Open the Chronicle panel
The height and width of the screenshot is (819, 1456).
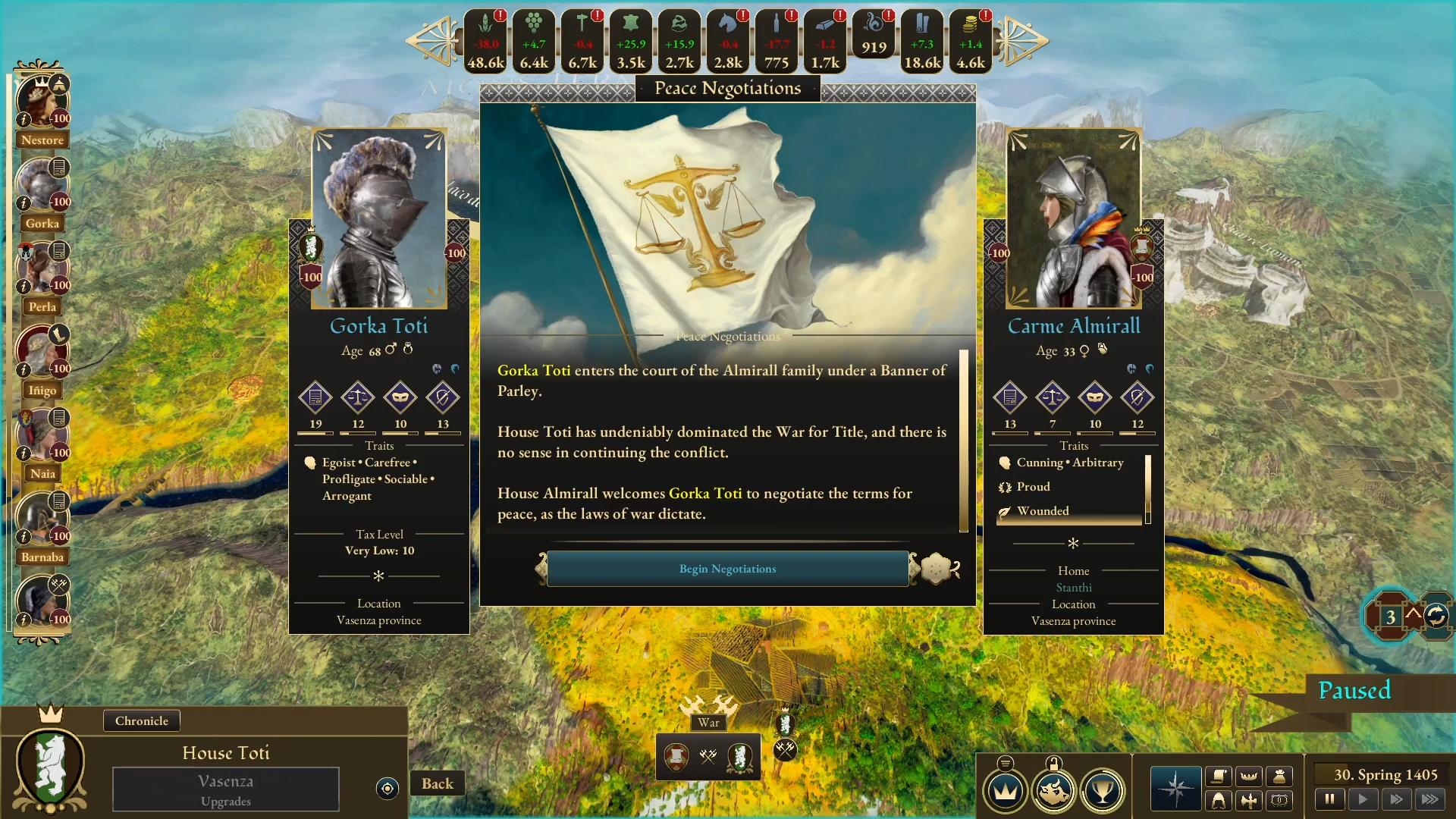[142, 720]
